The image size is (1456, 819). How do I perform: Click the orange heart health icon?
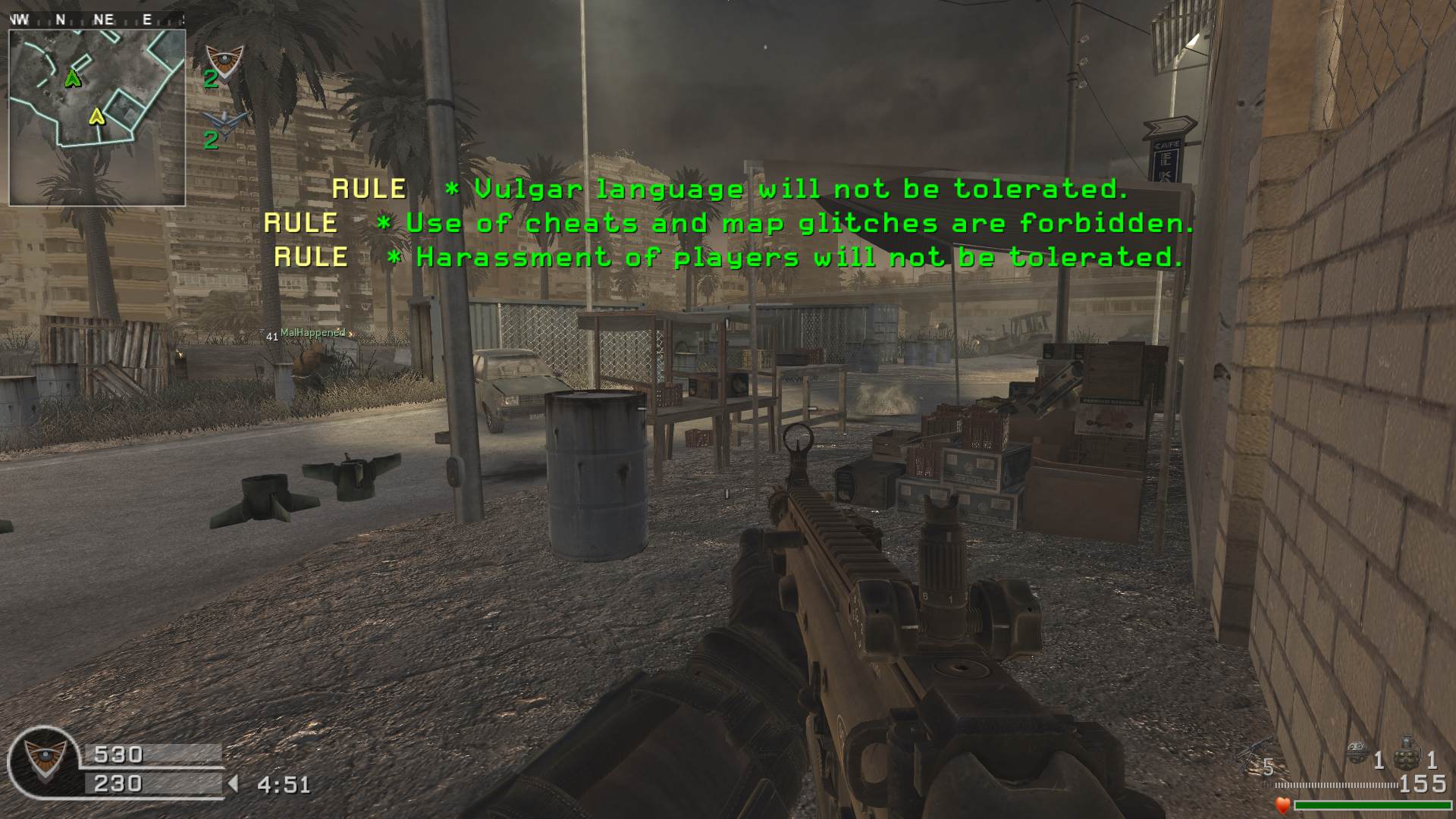[1282, 805]
